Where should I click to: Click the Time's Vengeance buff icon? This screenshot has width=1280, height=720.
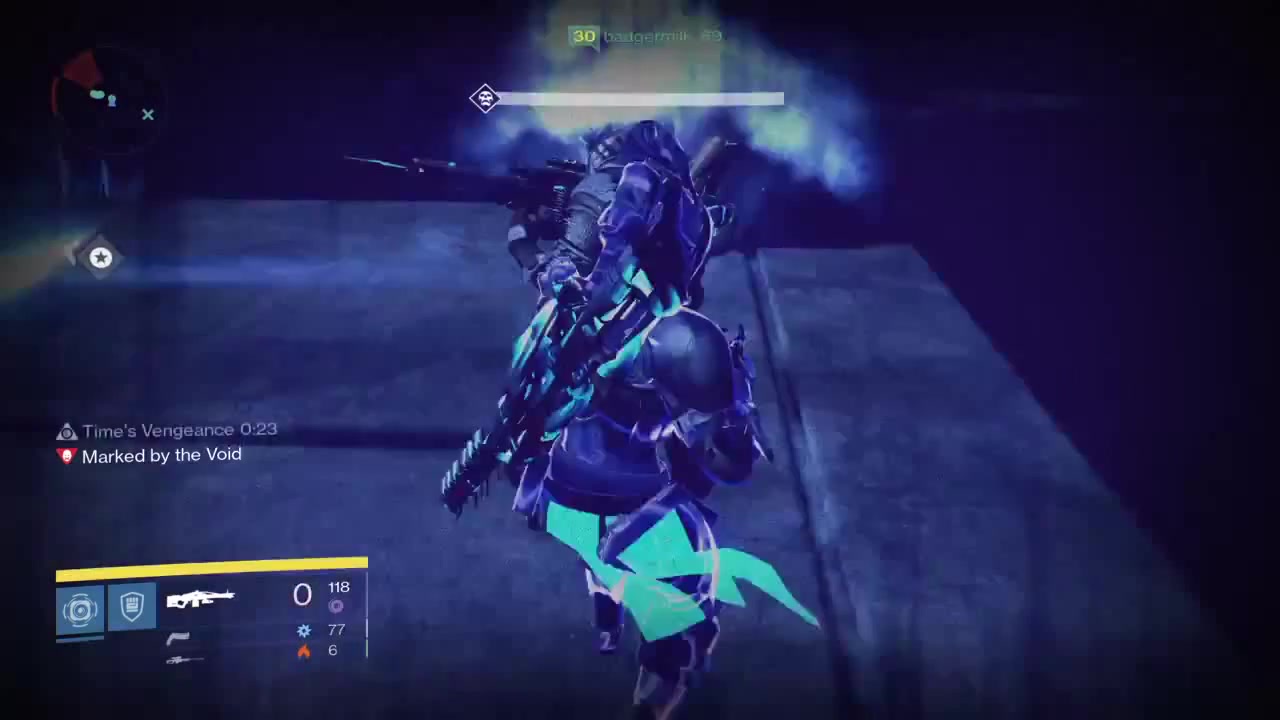tap(66, 430)
